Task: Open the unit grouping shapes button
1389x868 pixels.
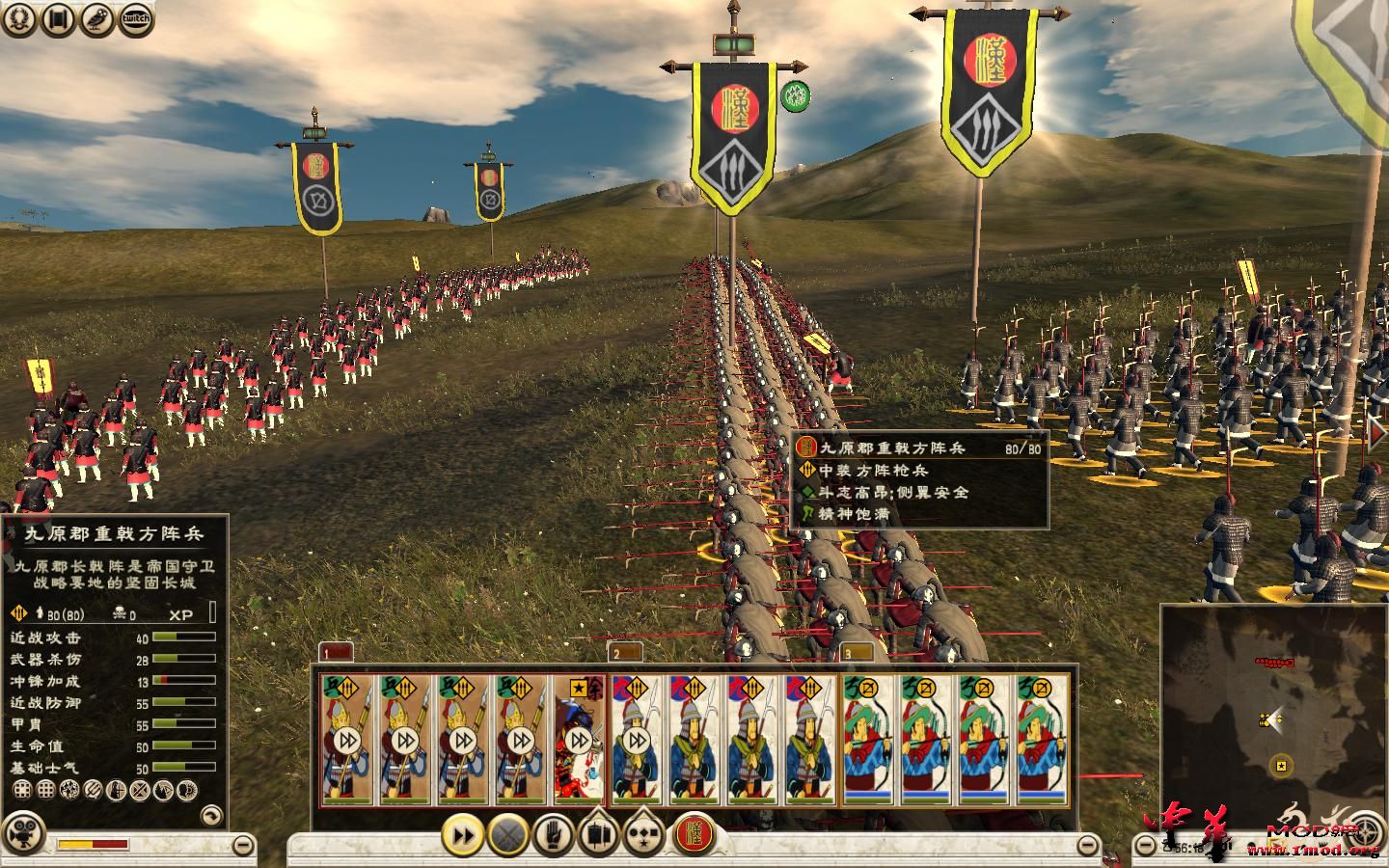Action: [x=643, y=834]
